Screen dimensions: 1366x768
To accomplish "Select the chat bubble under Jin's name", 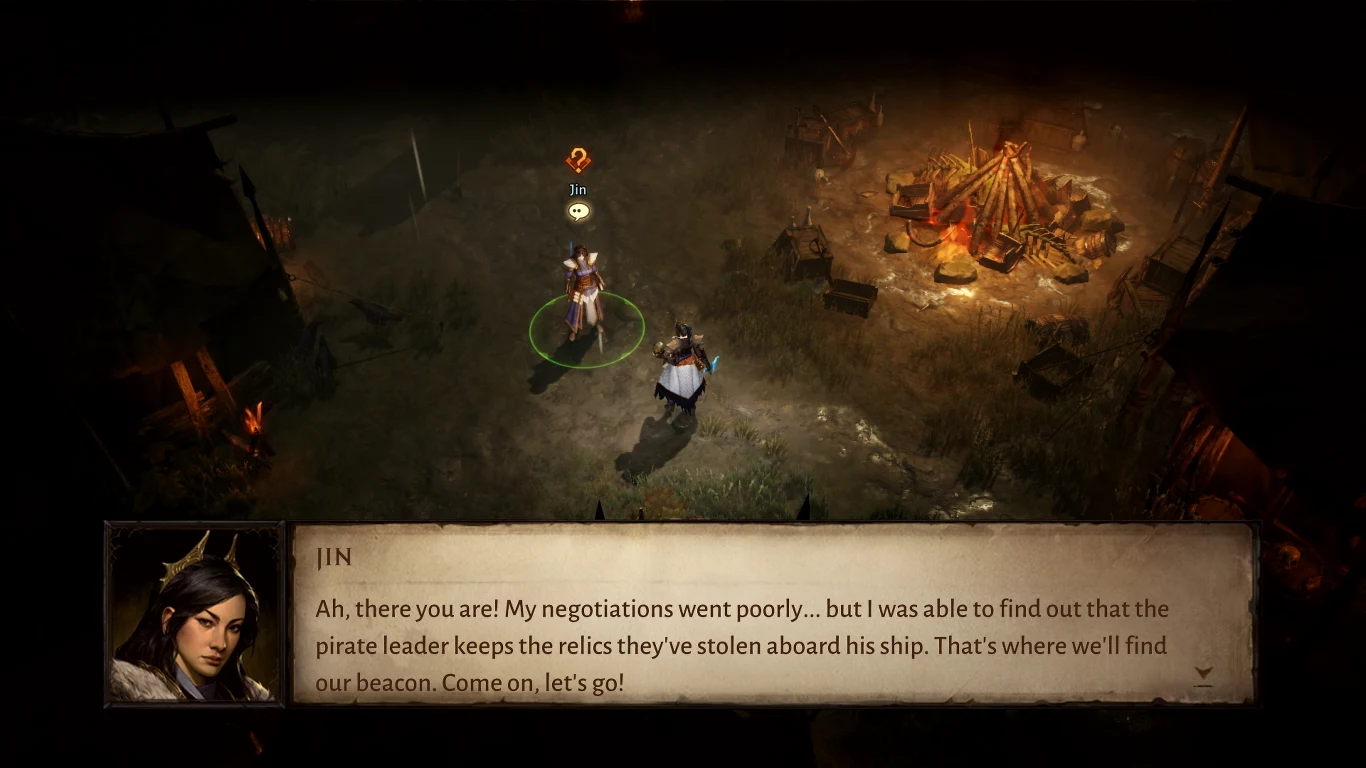I will point(577,212).
